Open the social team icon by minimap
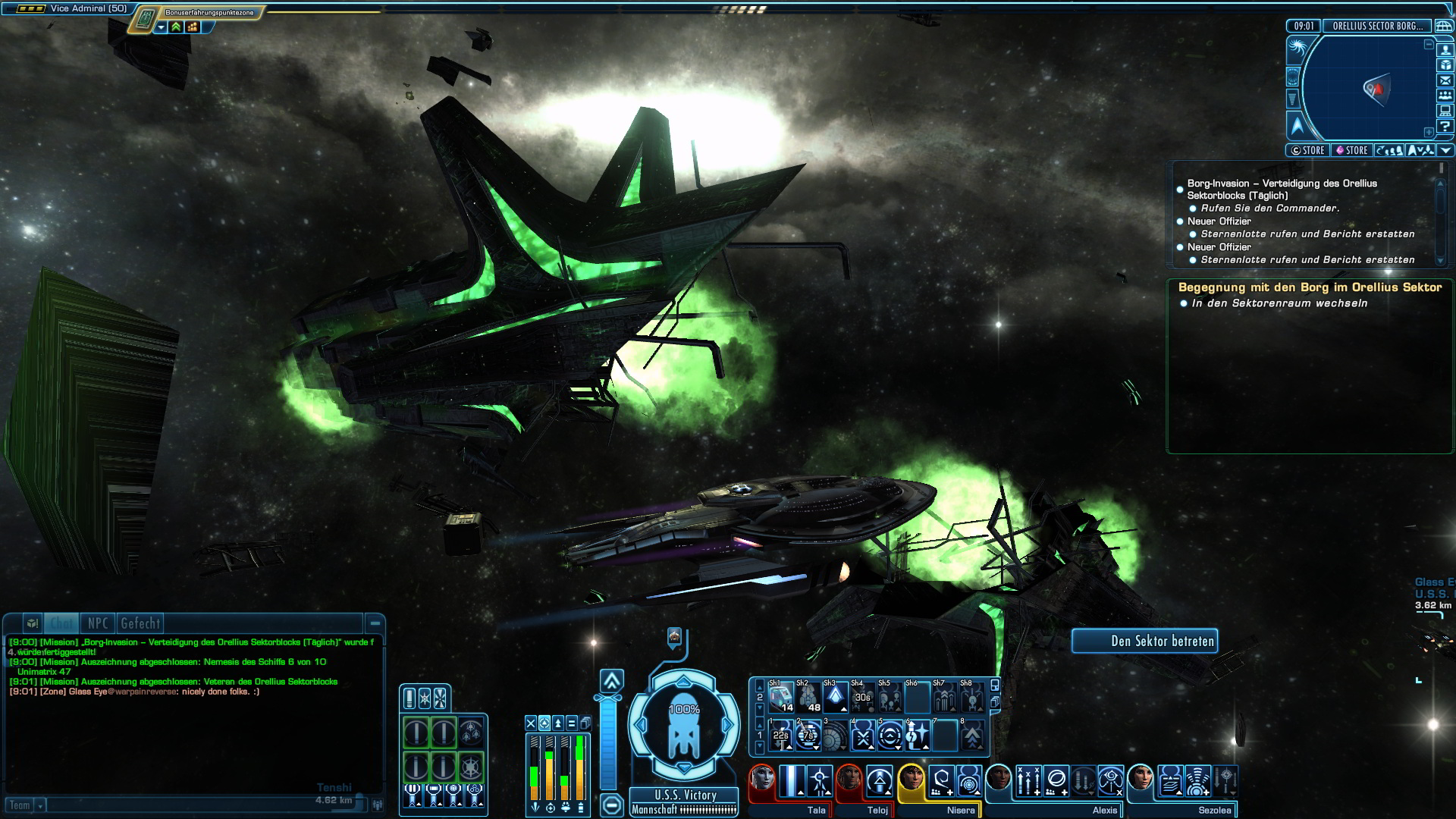The image size is (1456, 819). (x=1445, y=96)
